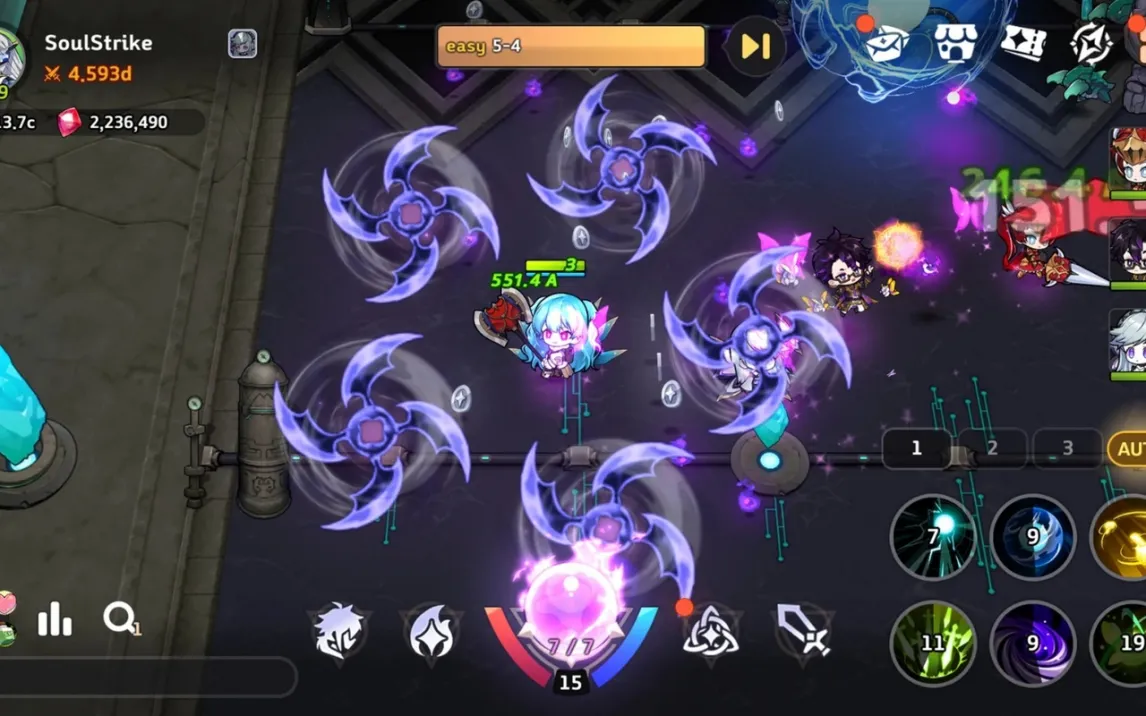This screenshot has width=1146, height=716.
Task: Click the compass star icon
Action: [1091, 44]
